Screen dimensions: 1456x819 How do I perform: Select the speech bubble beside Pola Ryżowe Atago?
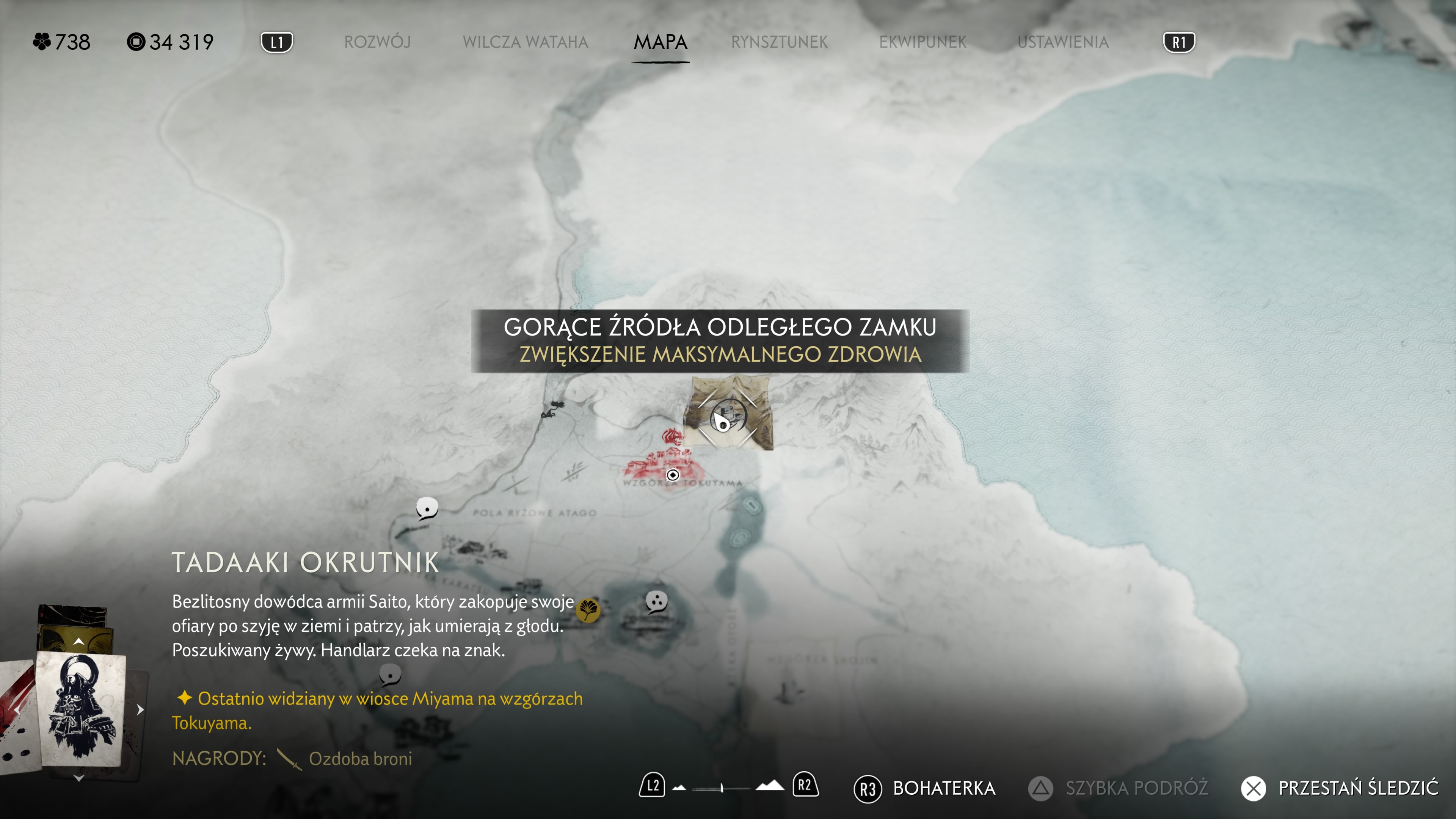(x=427, y=508)
